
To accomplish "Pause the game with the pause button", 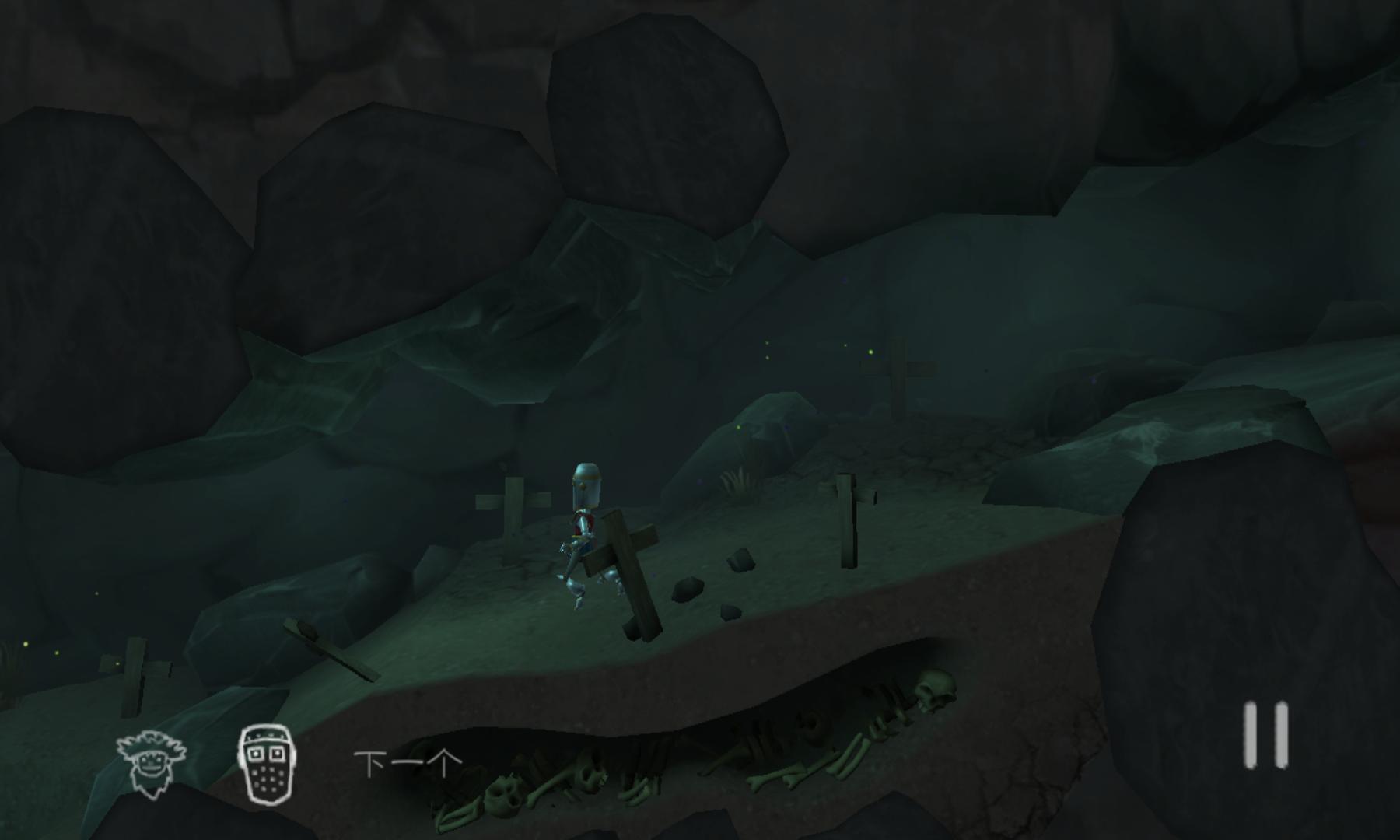I will pos(1265,735).
